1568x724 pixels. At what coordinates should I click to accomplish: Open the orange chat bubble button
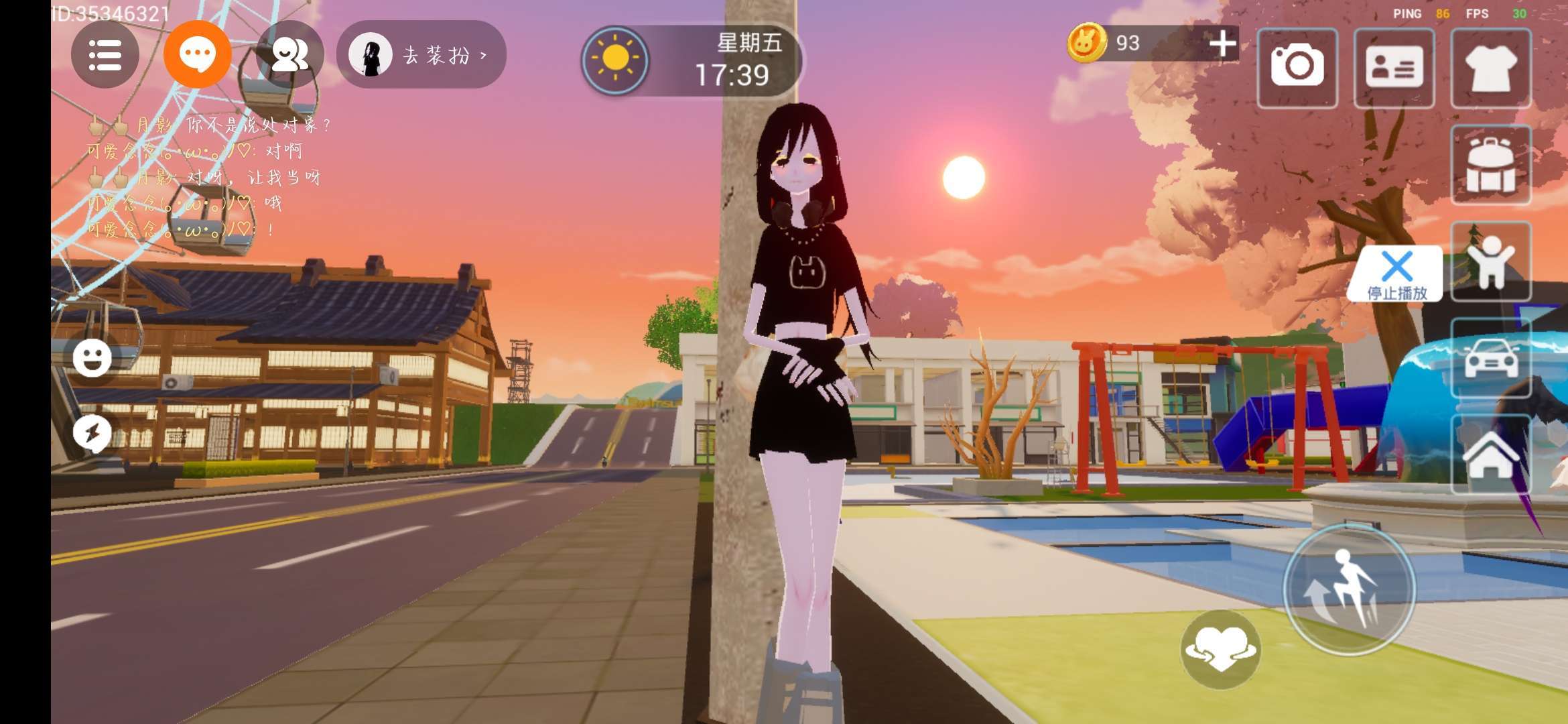pos(197,55)
